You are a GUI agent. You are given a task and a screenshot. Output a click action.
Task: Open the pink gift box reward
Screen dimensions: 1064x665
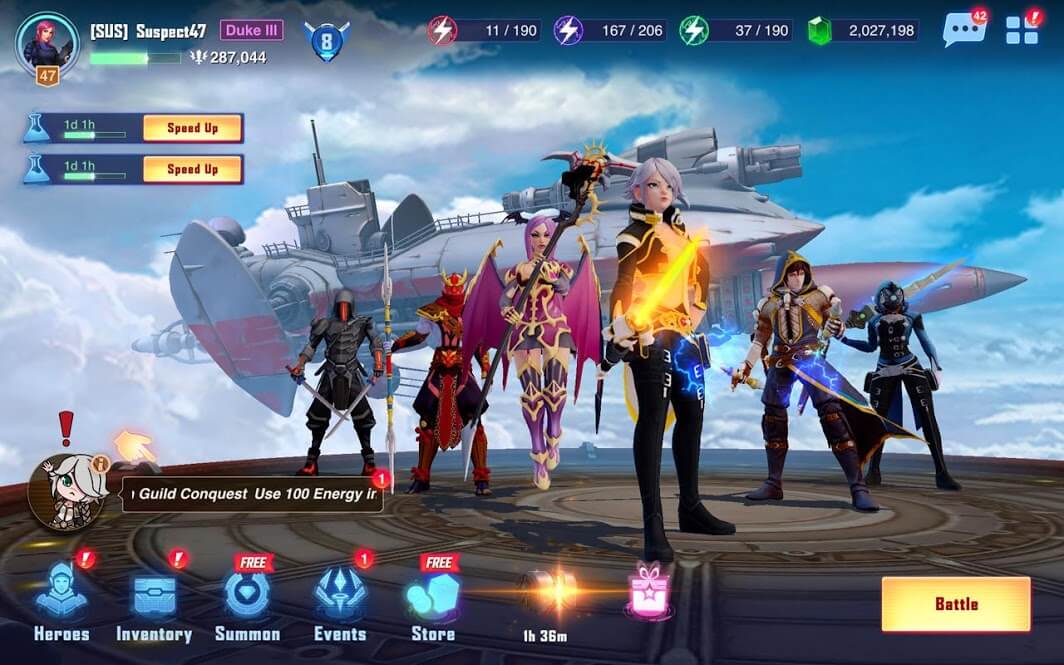647,591
